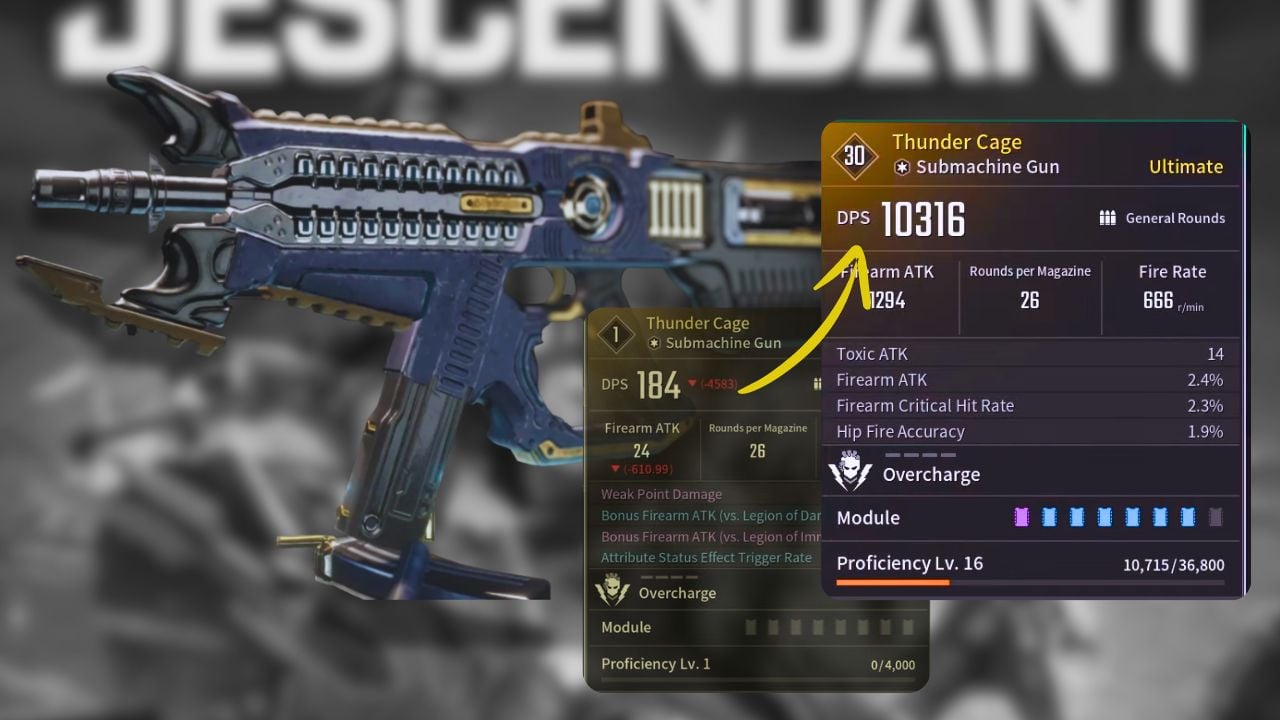Toggle the last empty module slot

1217,517
